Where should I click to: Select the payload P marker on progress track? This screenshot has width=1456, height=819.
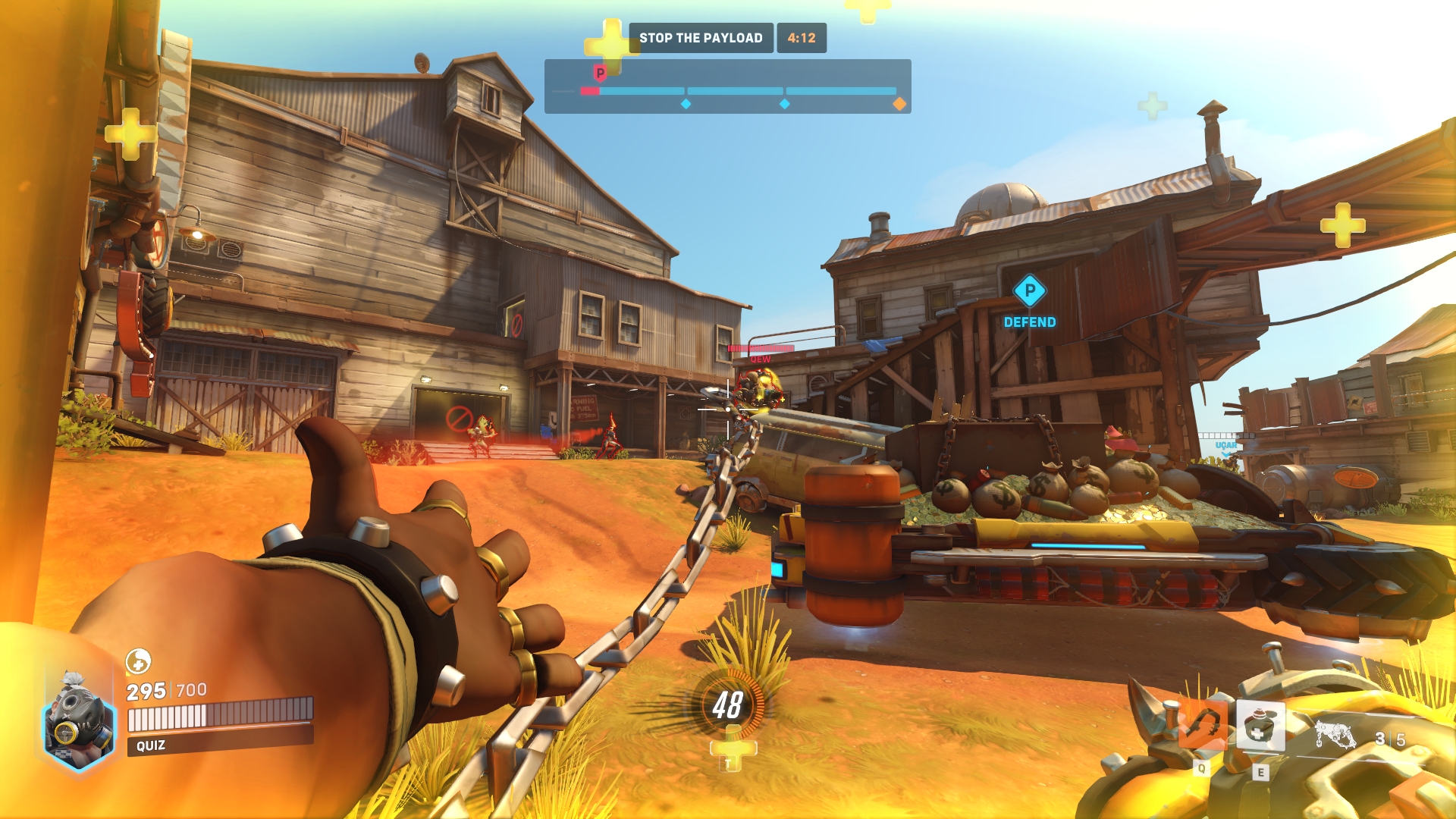pos(600,73)
